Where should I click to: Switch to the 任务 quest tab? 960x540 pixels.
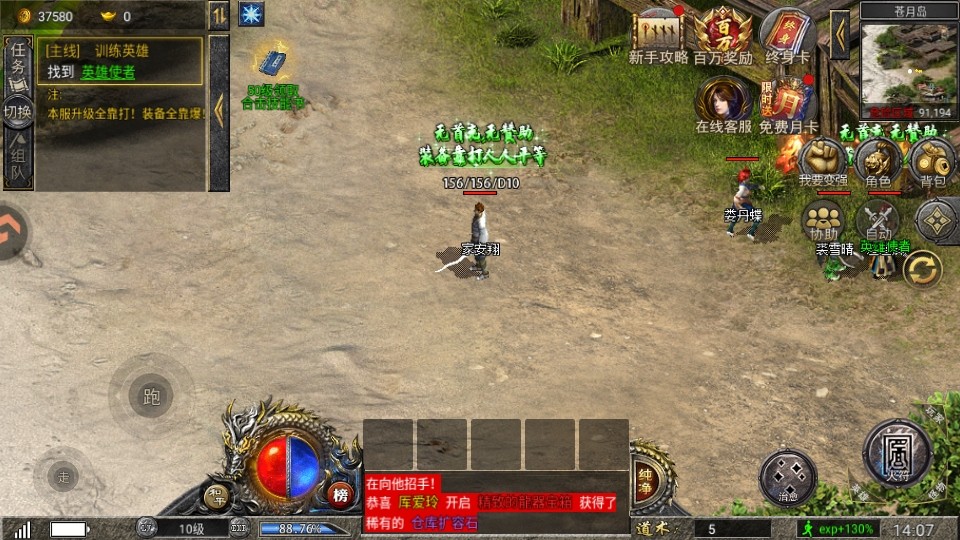(18, 64)
